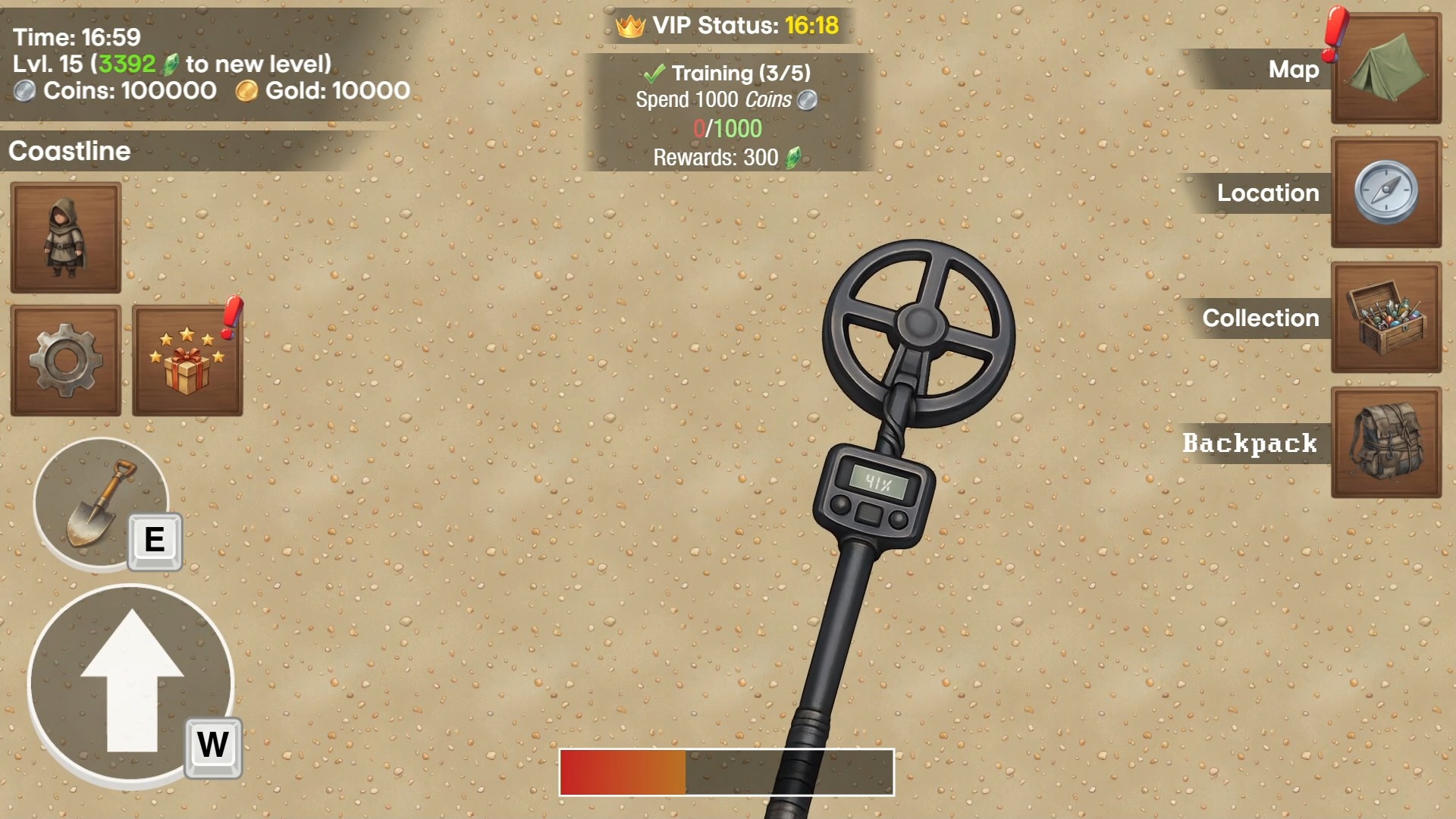This screenshot has height=819, width=1456.
Task: Open the character avatar icon
Action: (x=65, y=237)
